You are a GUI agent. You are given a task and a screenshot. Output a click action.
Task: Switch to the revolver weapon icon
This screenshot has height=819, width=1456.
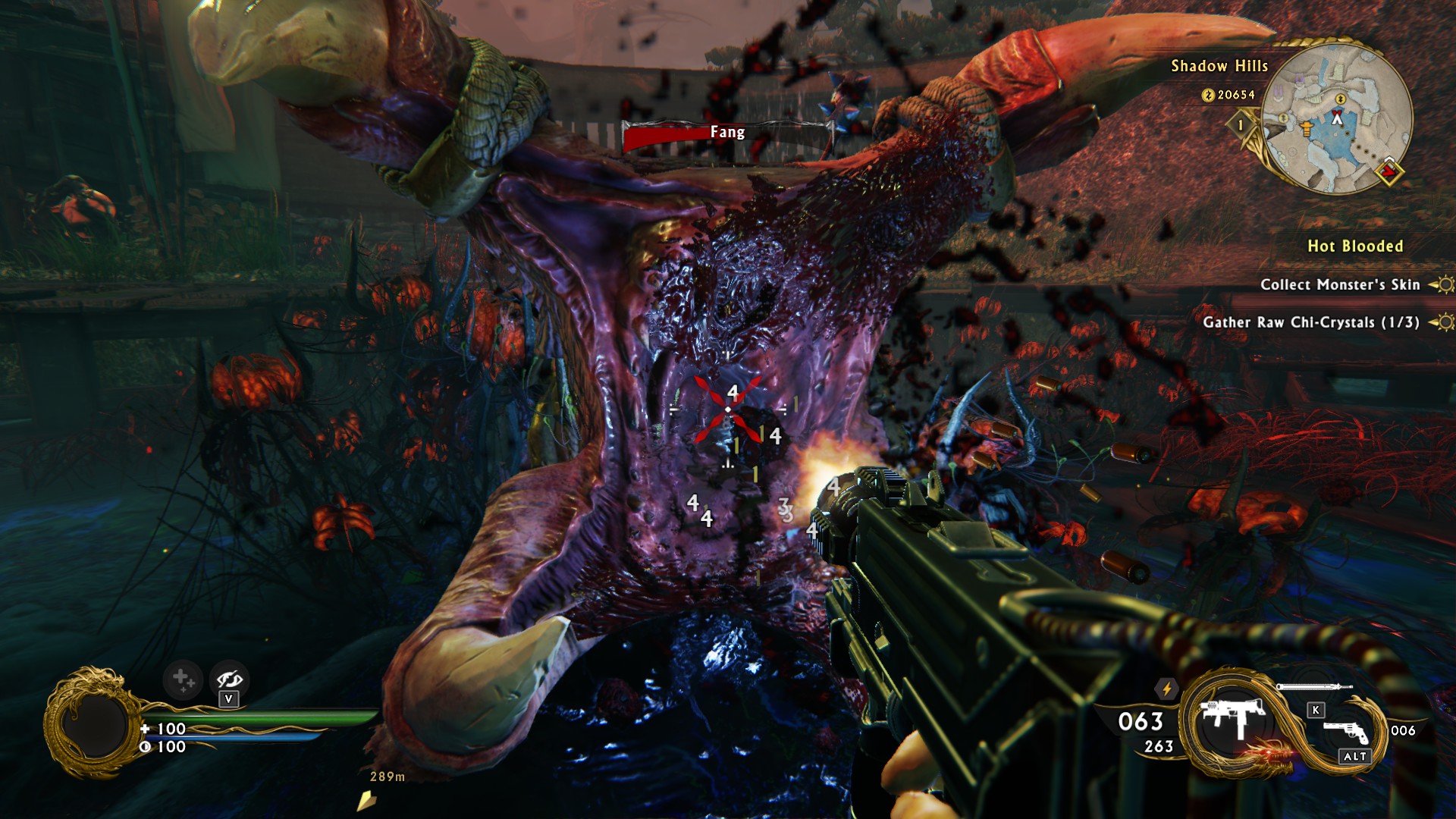point(1345,731)
